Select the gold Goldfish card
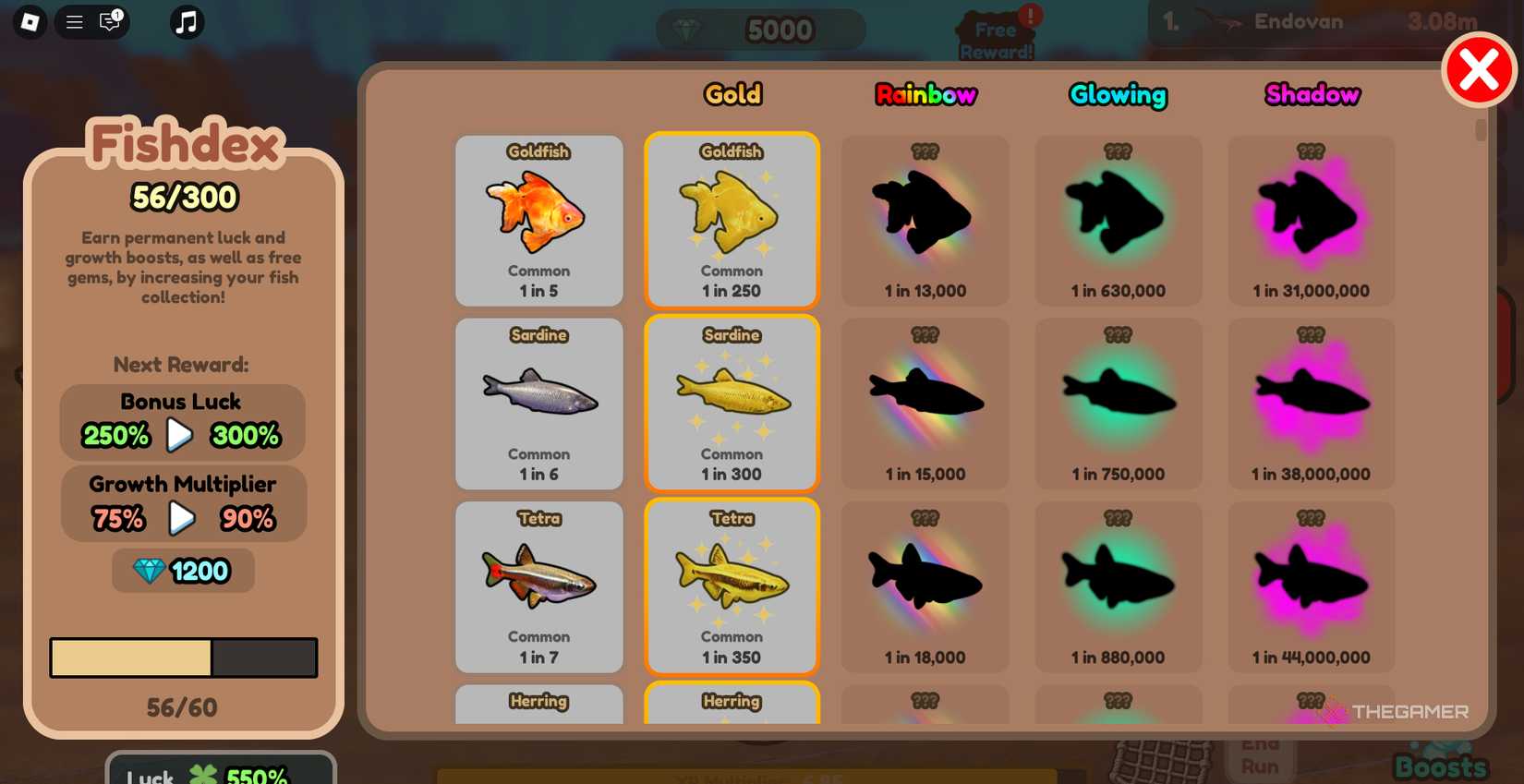The height and width of the screenshot is (784, 1524). pyautogui.click(x=732, y=220)
